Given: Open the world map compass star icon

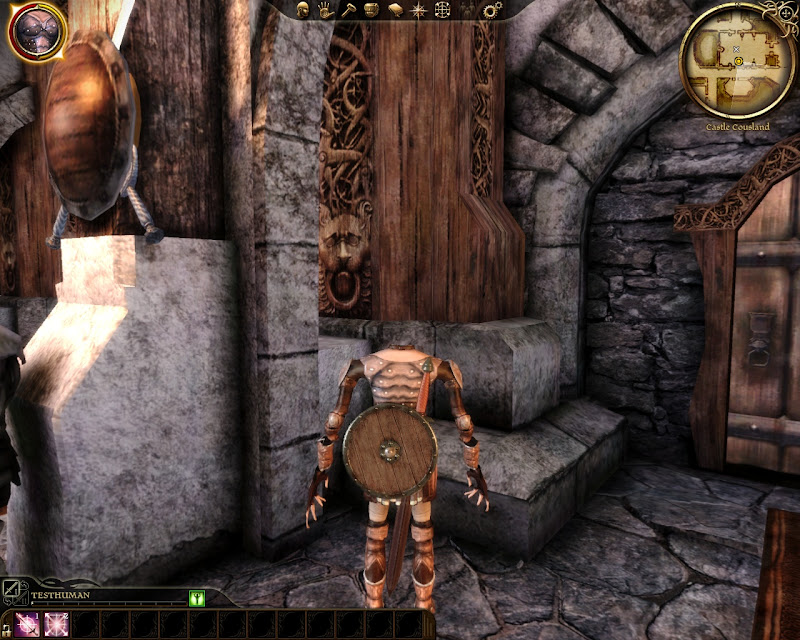Looking at the screenshot, I should [420, 10].
